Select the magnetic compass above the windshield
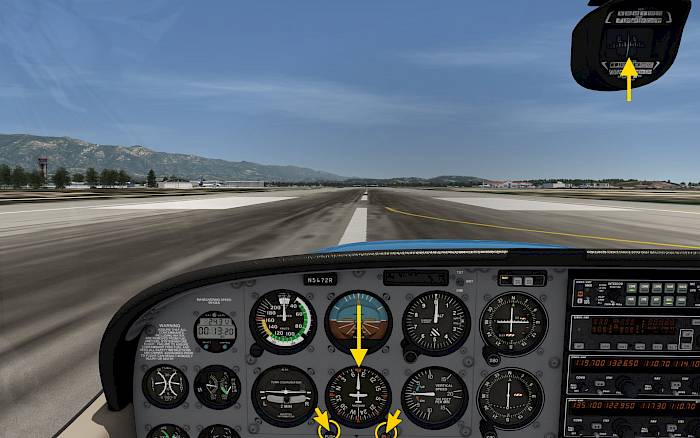700x438 pixels. (x=629, y=44)
